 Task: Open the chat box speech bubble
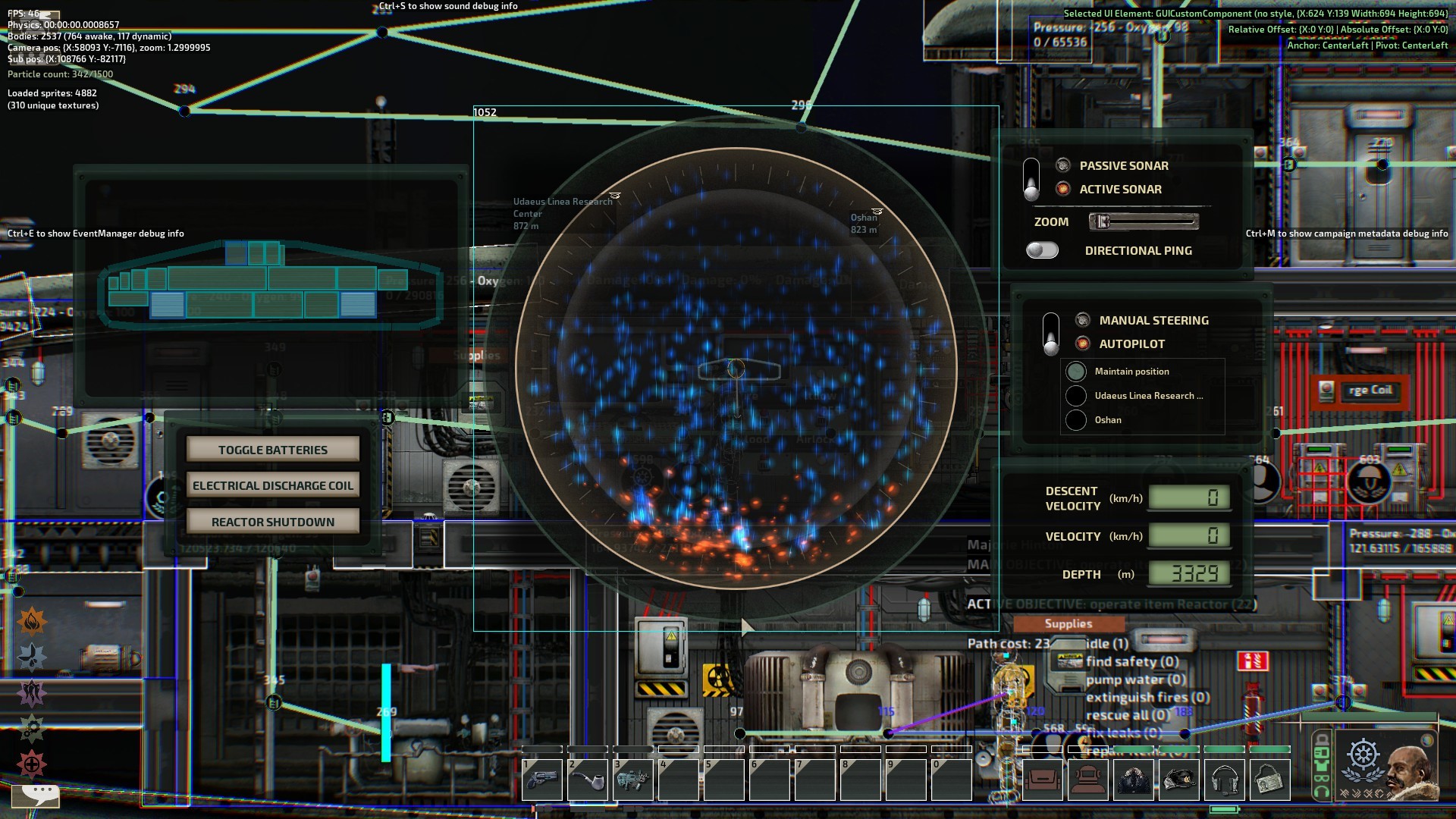pyautogui.click(x=39, y=794)
